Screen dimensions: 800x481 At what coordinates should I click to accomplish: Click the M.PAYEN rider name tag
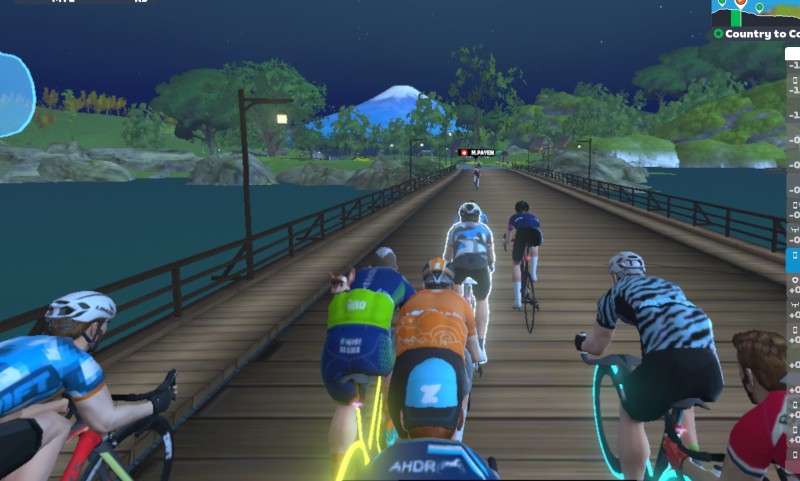(x=477, y=152)
